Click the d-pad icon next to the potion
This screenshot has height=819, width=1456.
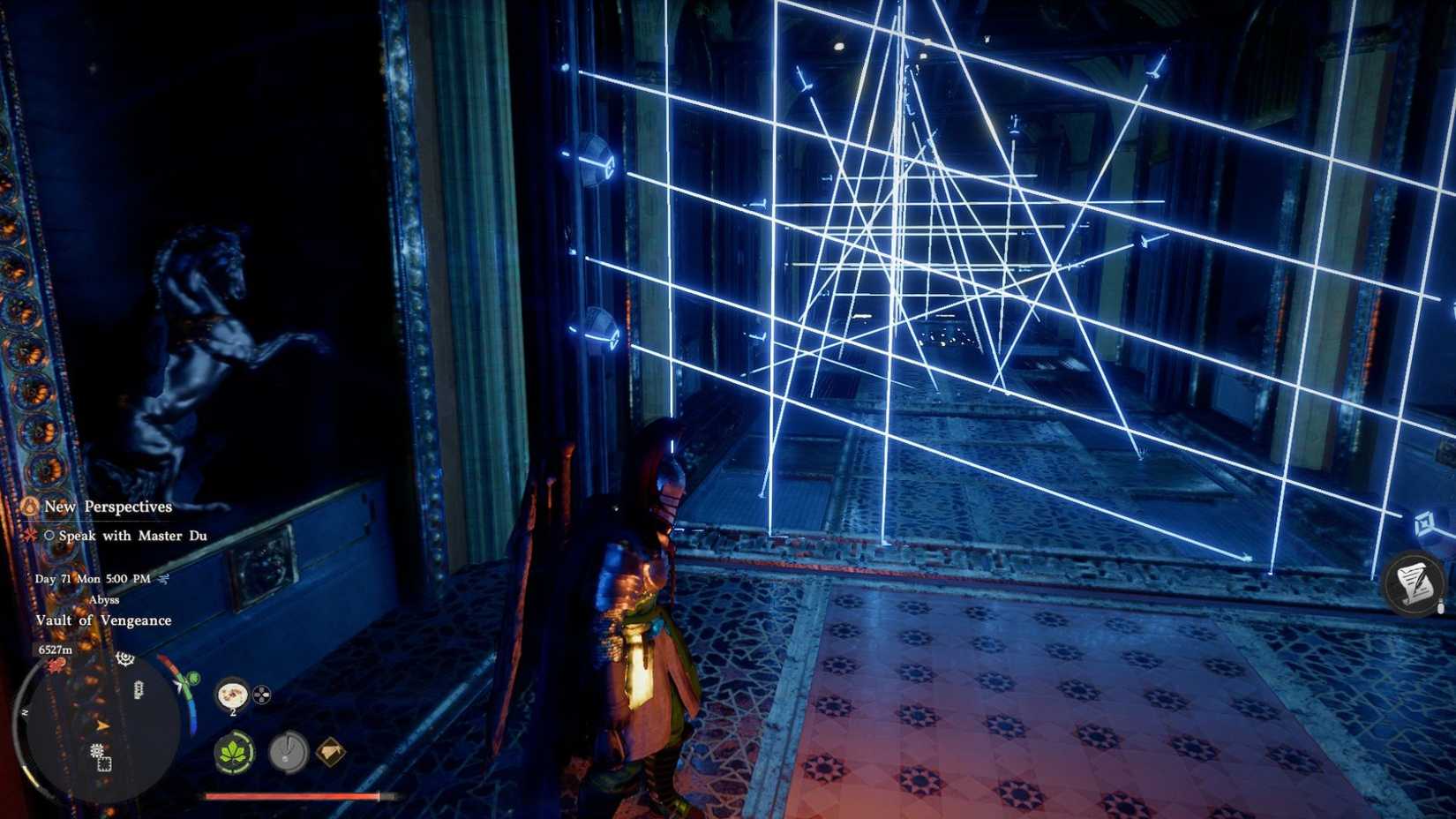click(260, 695)
